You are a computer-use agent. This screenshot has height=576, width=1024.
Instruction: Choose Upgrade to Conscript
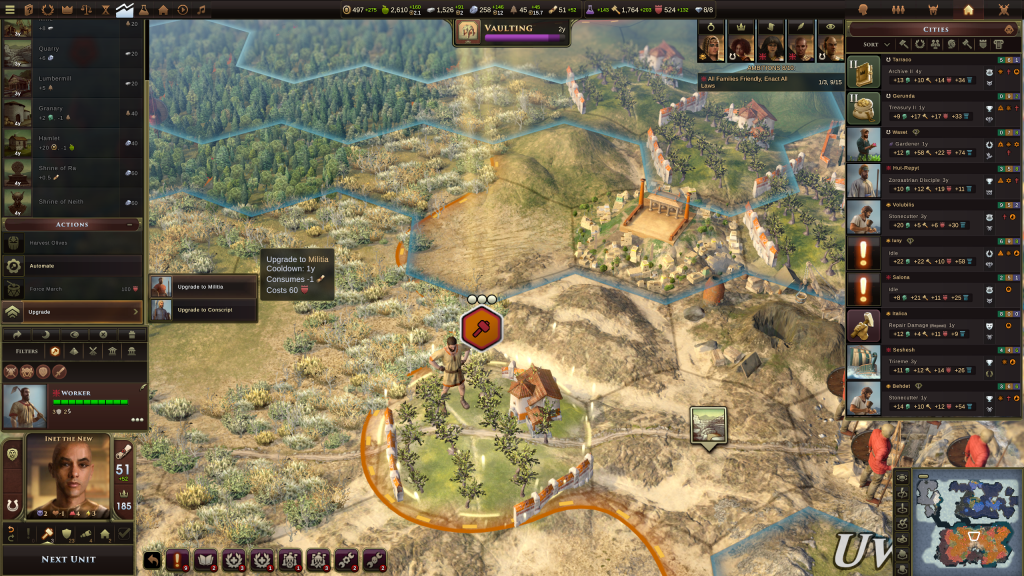point(204,310)
